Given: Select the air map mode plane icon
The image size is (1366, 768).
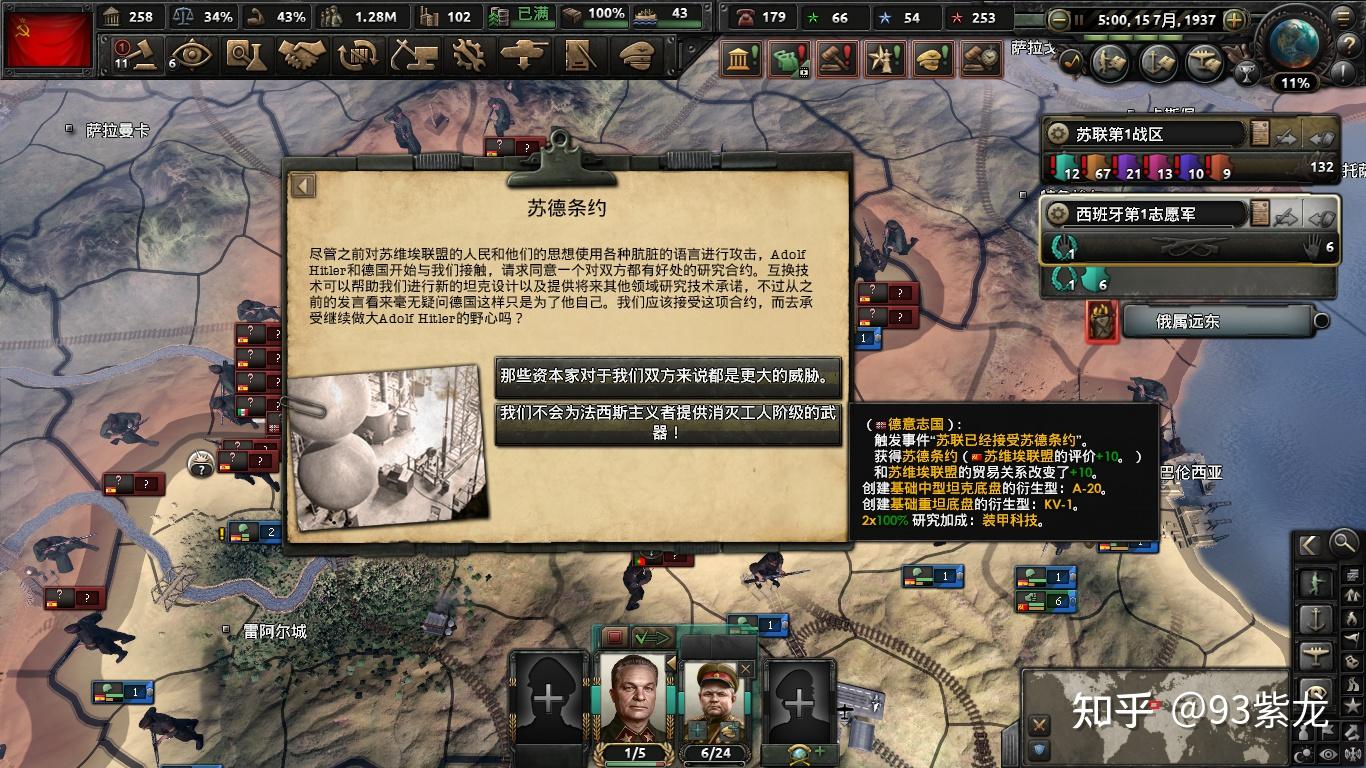Looking at the screenshot, I should tap(1317, 651).
